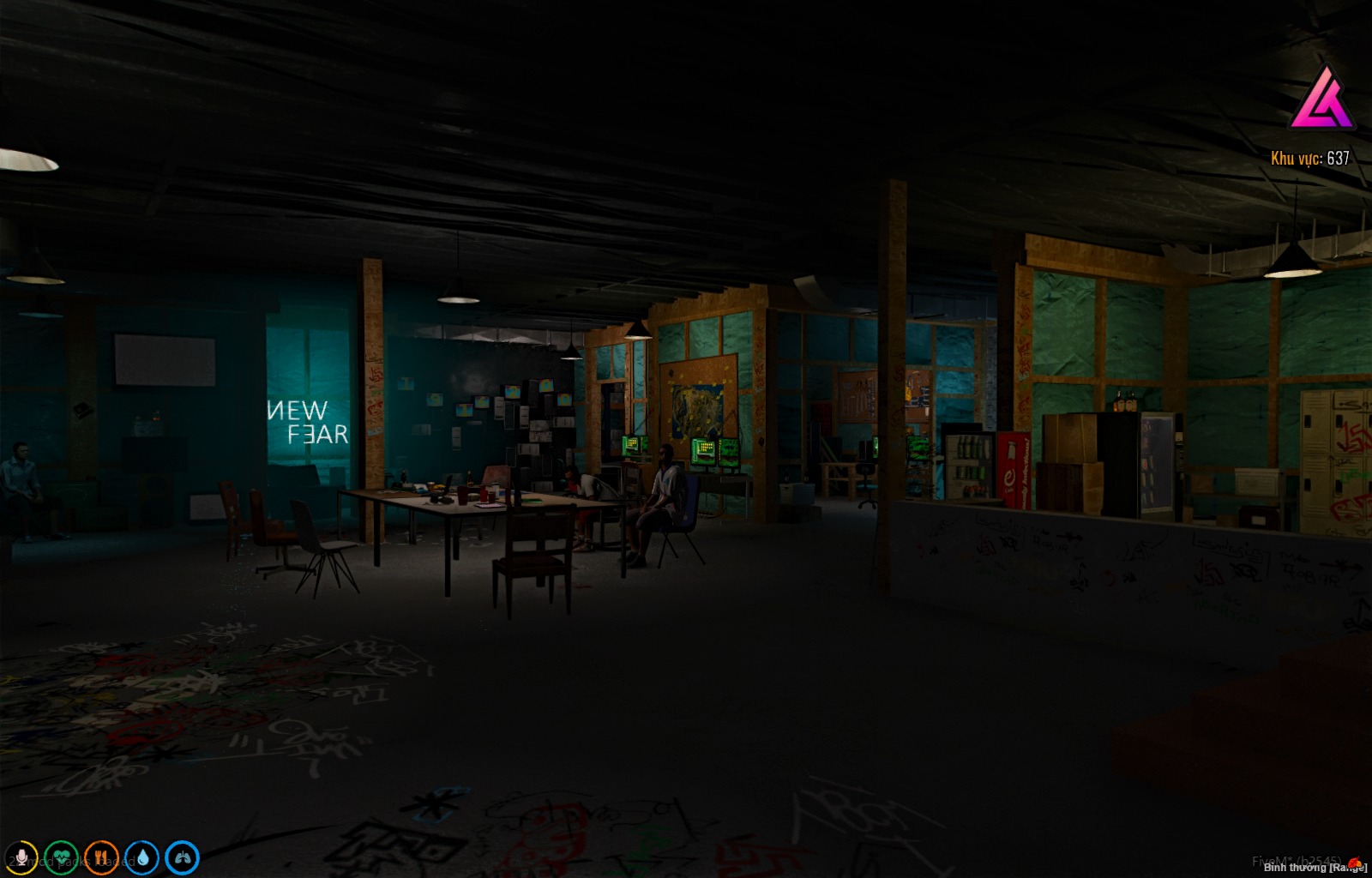Click the number 637 area value
This screenshot has height=878, width=1372.
[1339, 158]
